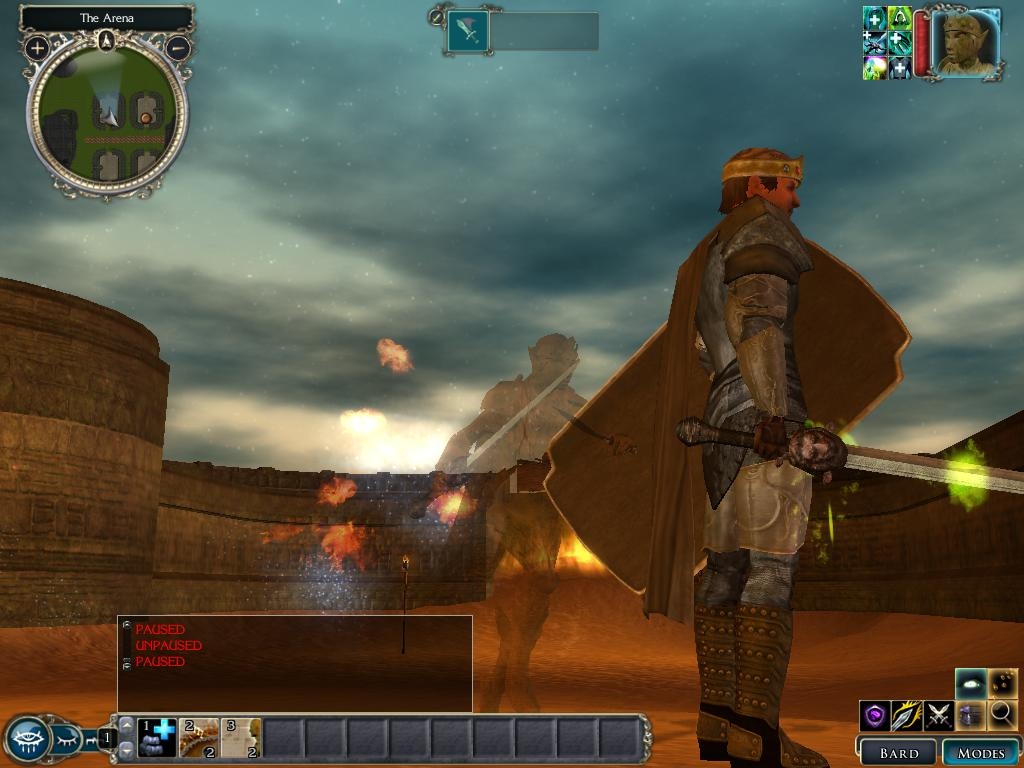Activate the golden winged blade mode
Viewport: 1024px width, 768px height.
906,715
